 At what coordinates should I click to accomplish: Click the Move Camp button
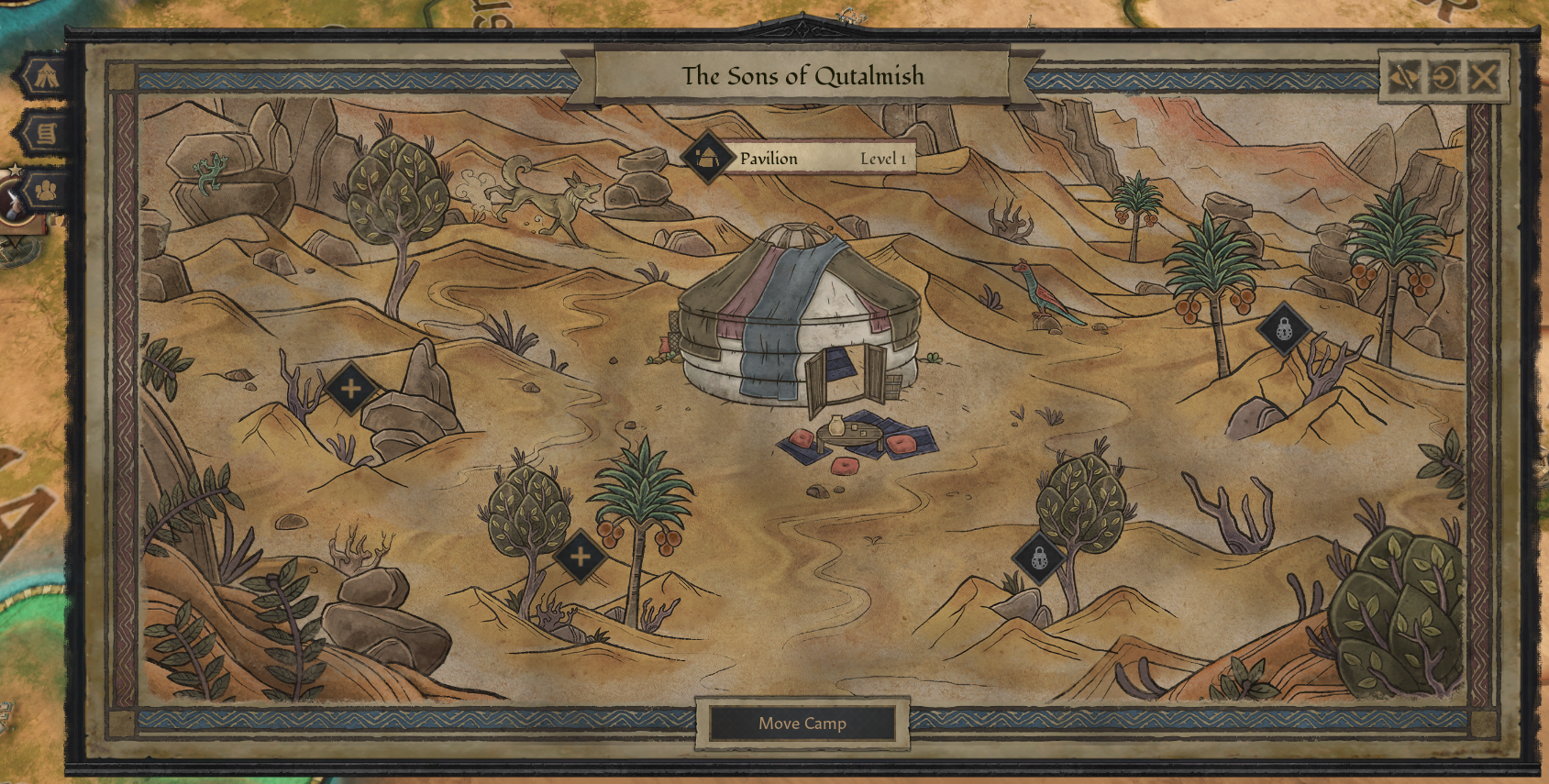coord(802,723)
